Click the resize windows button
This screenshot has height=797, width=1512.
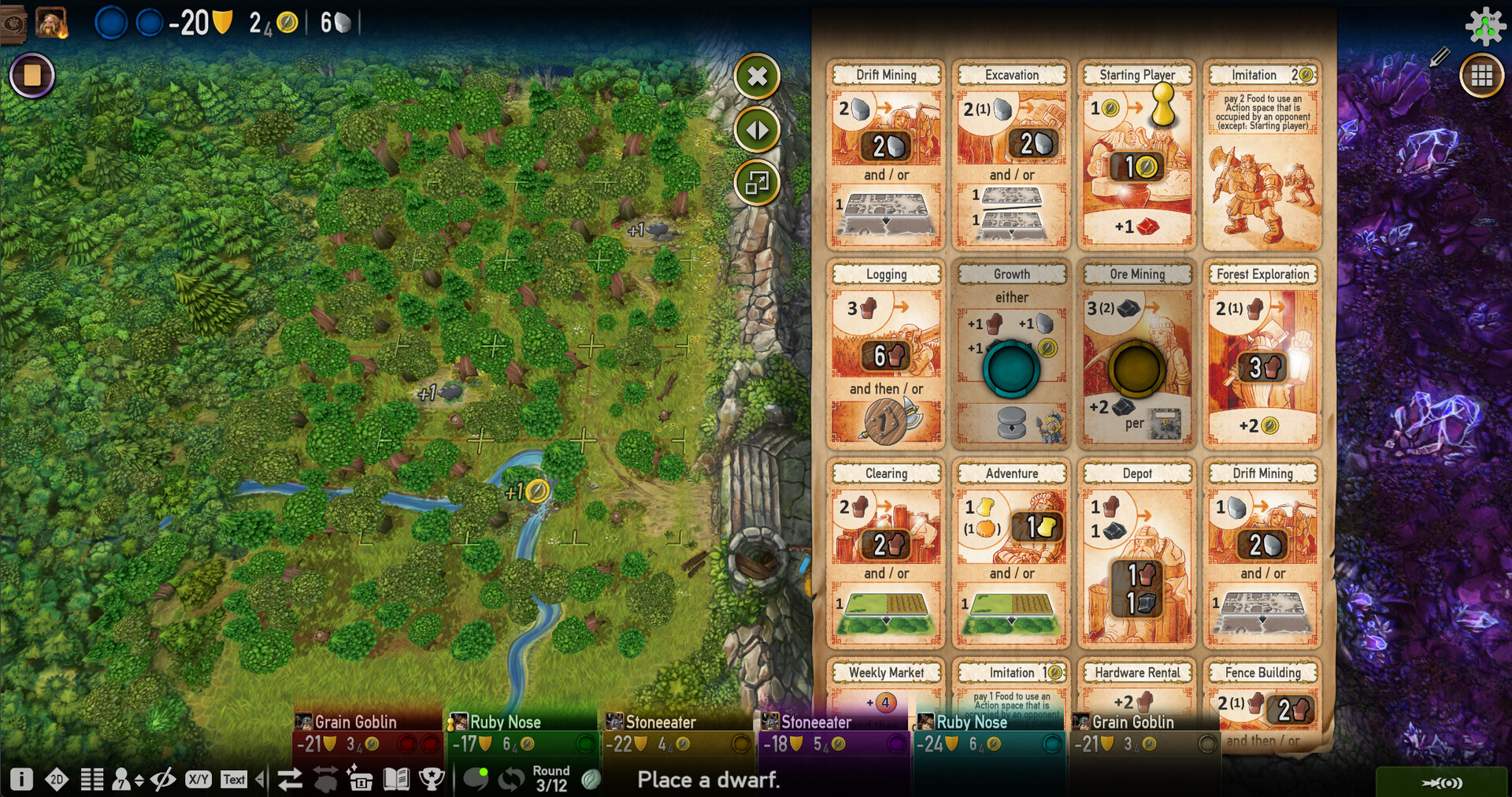point(757,183)
